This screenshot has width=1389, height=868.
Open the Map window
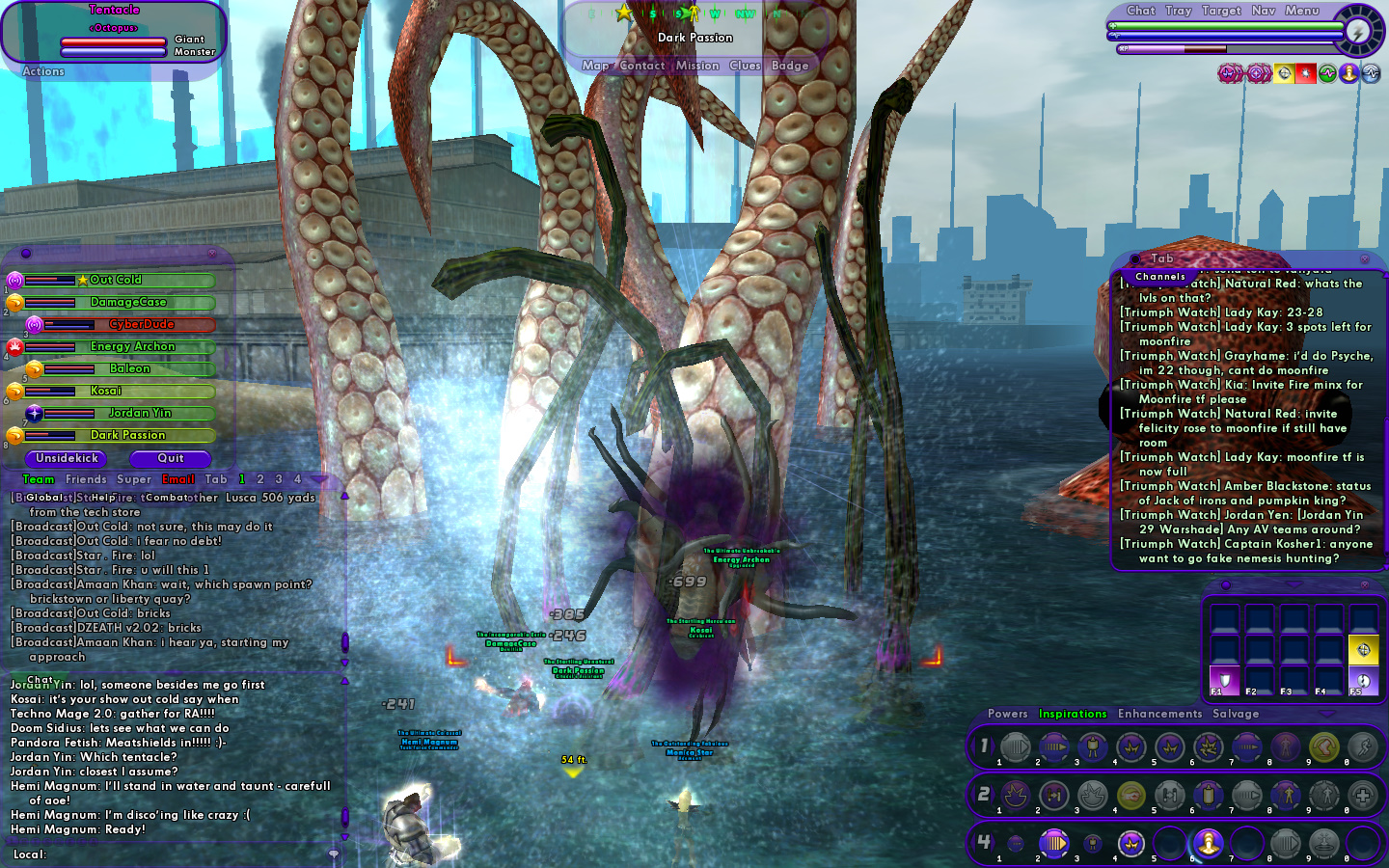pos(595,66)
